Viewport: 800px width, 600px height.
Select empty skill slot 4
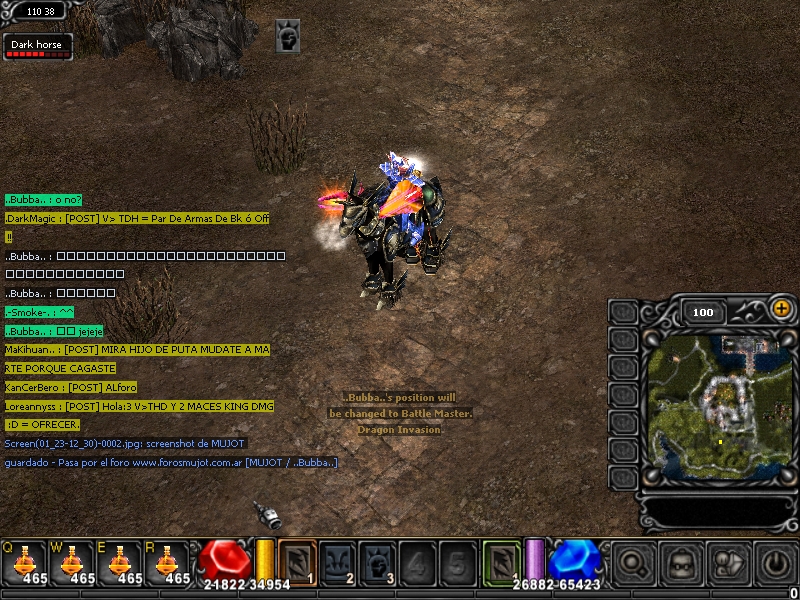point(418,561)
